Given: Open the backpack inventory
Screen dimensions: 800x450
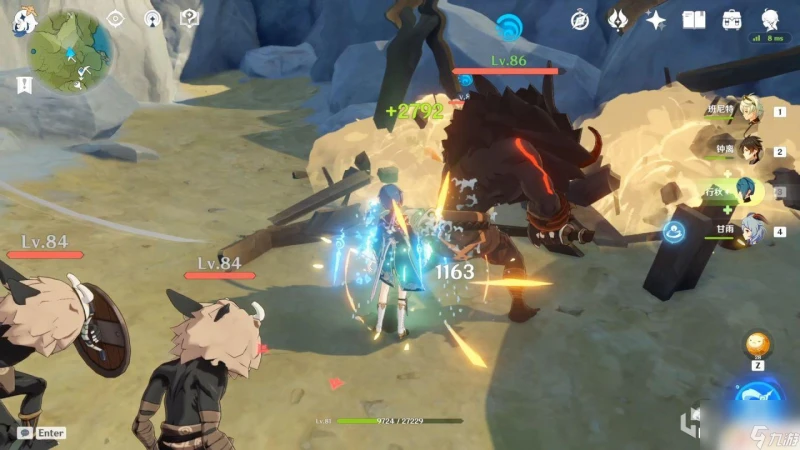Looking at the screenshot, I should point(732,20).
